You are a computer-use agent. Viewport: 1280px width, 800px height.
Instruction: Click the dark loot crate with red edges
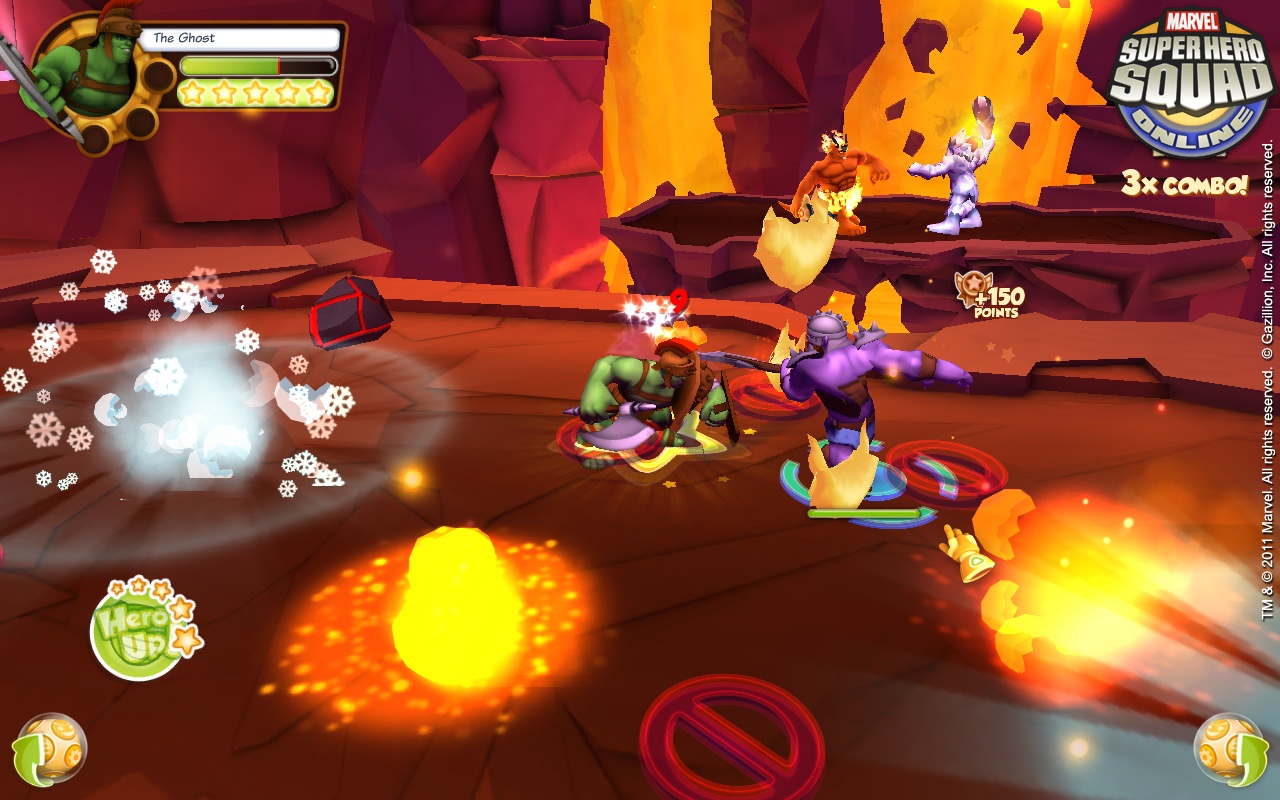[345, 312]
